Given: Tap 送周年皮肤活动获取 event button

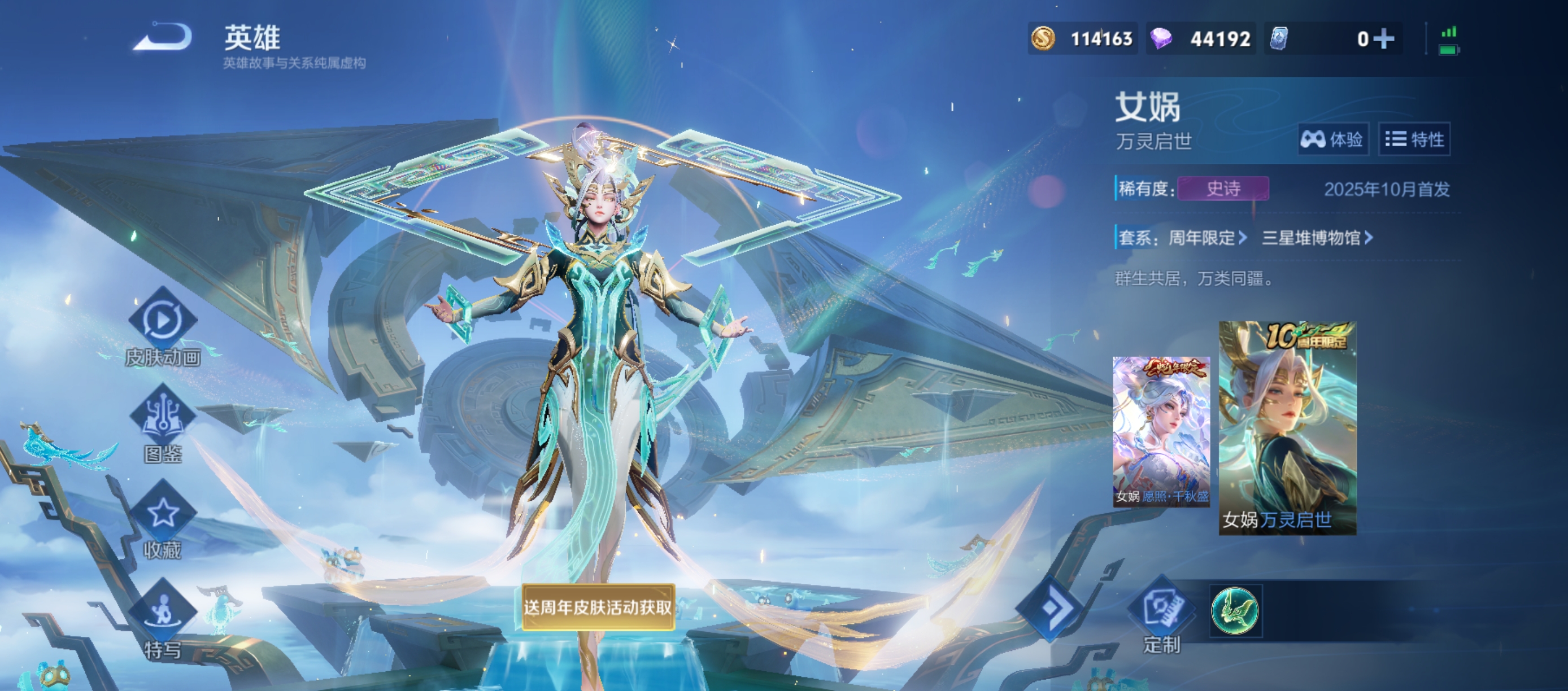Looking at the screenshot, I should (x=598, y=607).
